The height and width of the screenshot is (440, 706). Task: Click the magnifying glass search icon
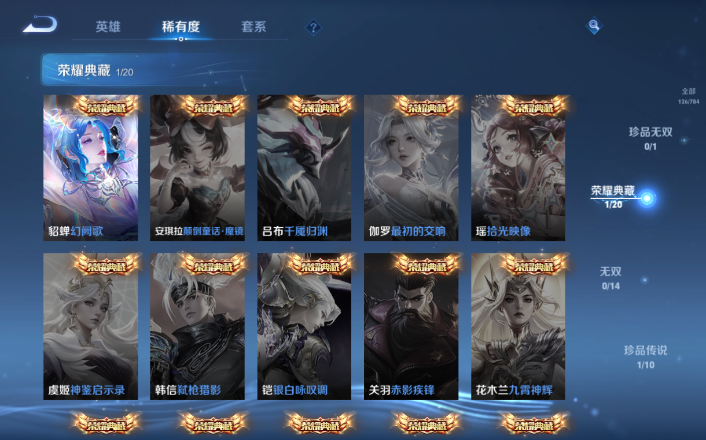pos(594,26)
